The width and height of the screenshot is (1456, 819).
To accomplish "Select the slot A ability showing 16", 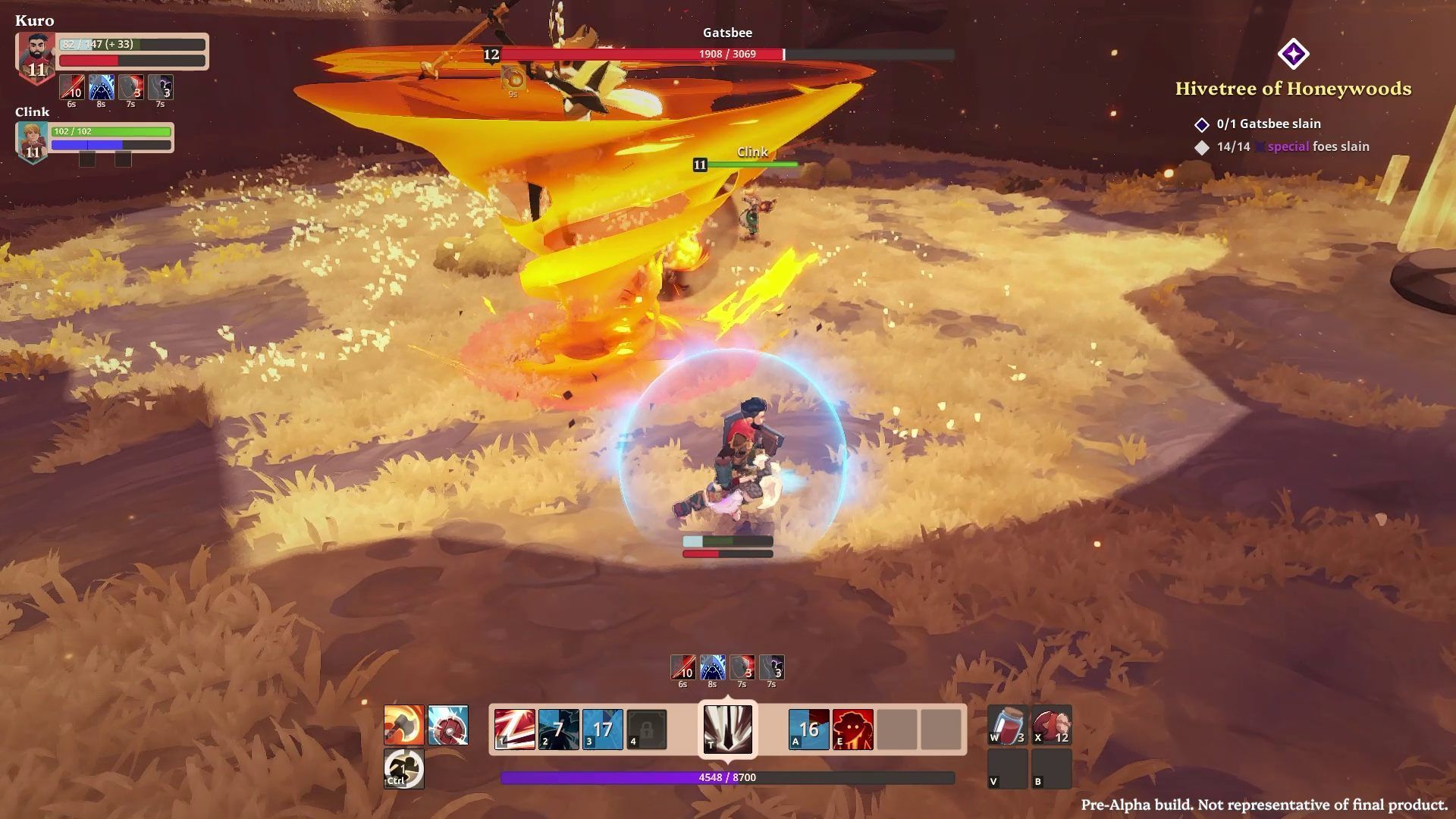I will click(x=808, y=730).
